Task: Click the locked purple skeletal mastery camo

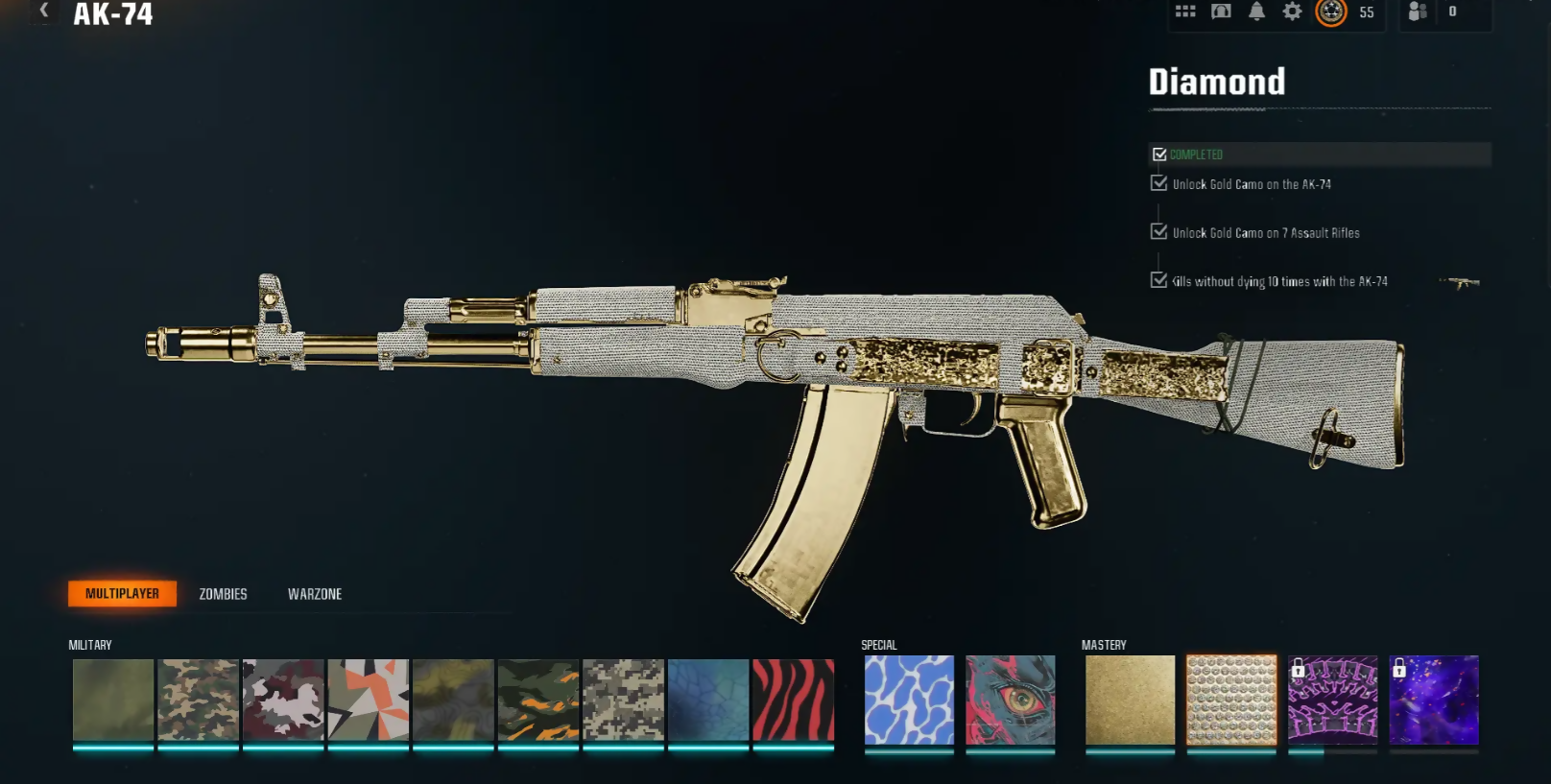Action: [x=1332, y=700]
